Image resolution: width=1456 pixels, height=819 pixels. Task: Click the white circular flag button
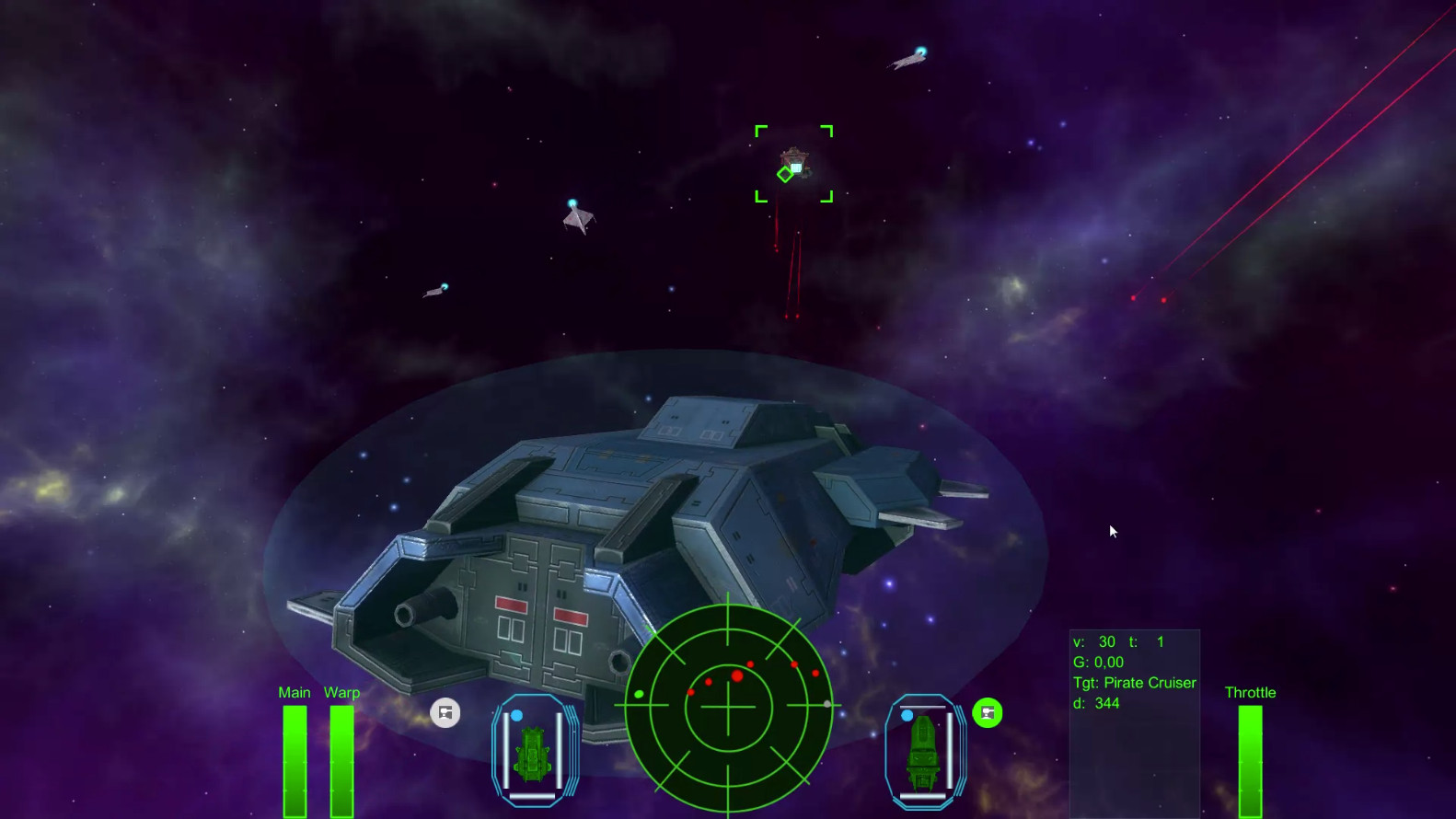[445, 713]
